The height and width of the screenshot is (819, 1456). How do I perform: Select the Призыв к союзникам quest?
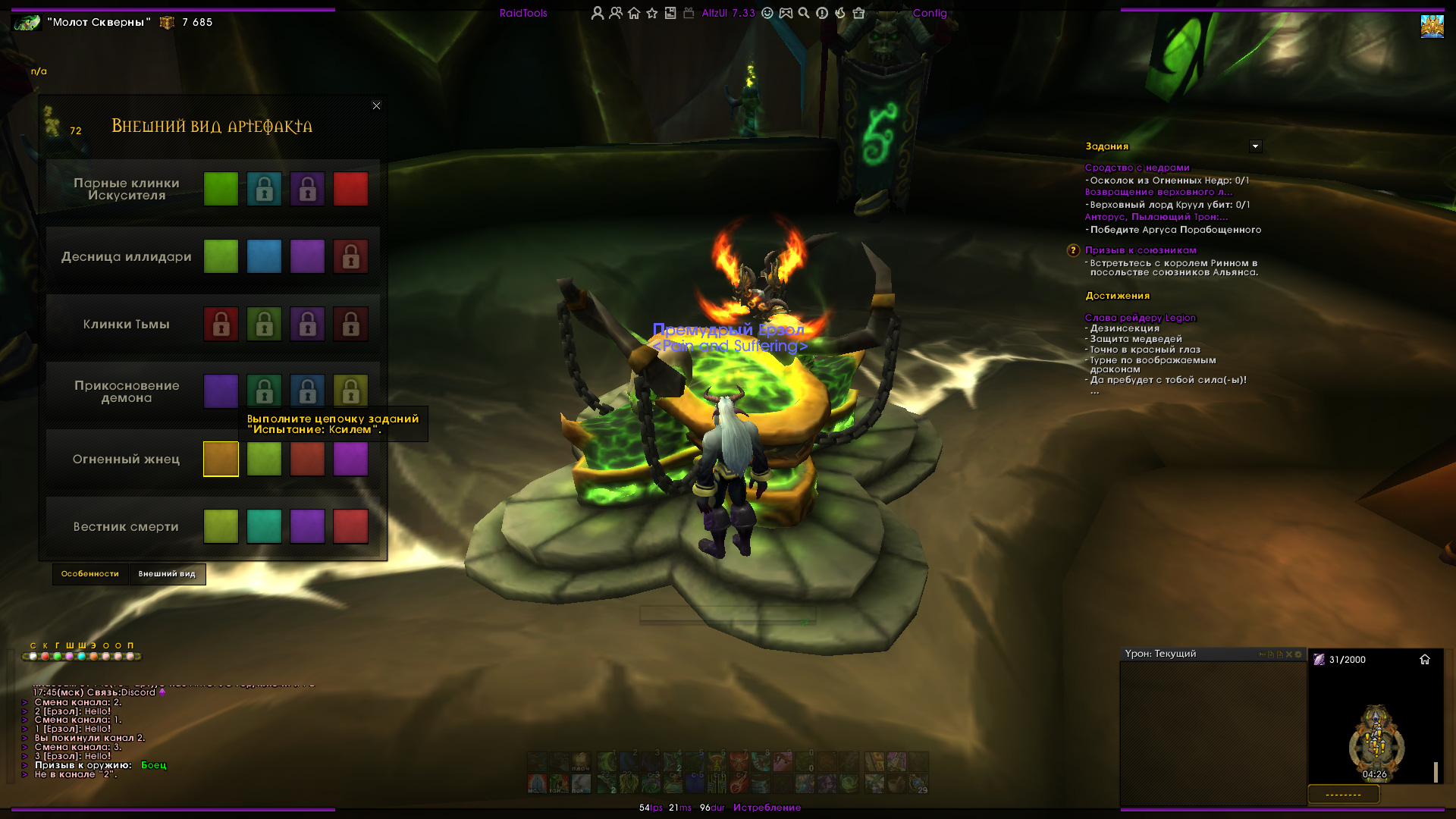pyautogui.click(x=1141, y=250)
